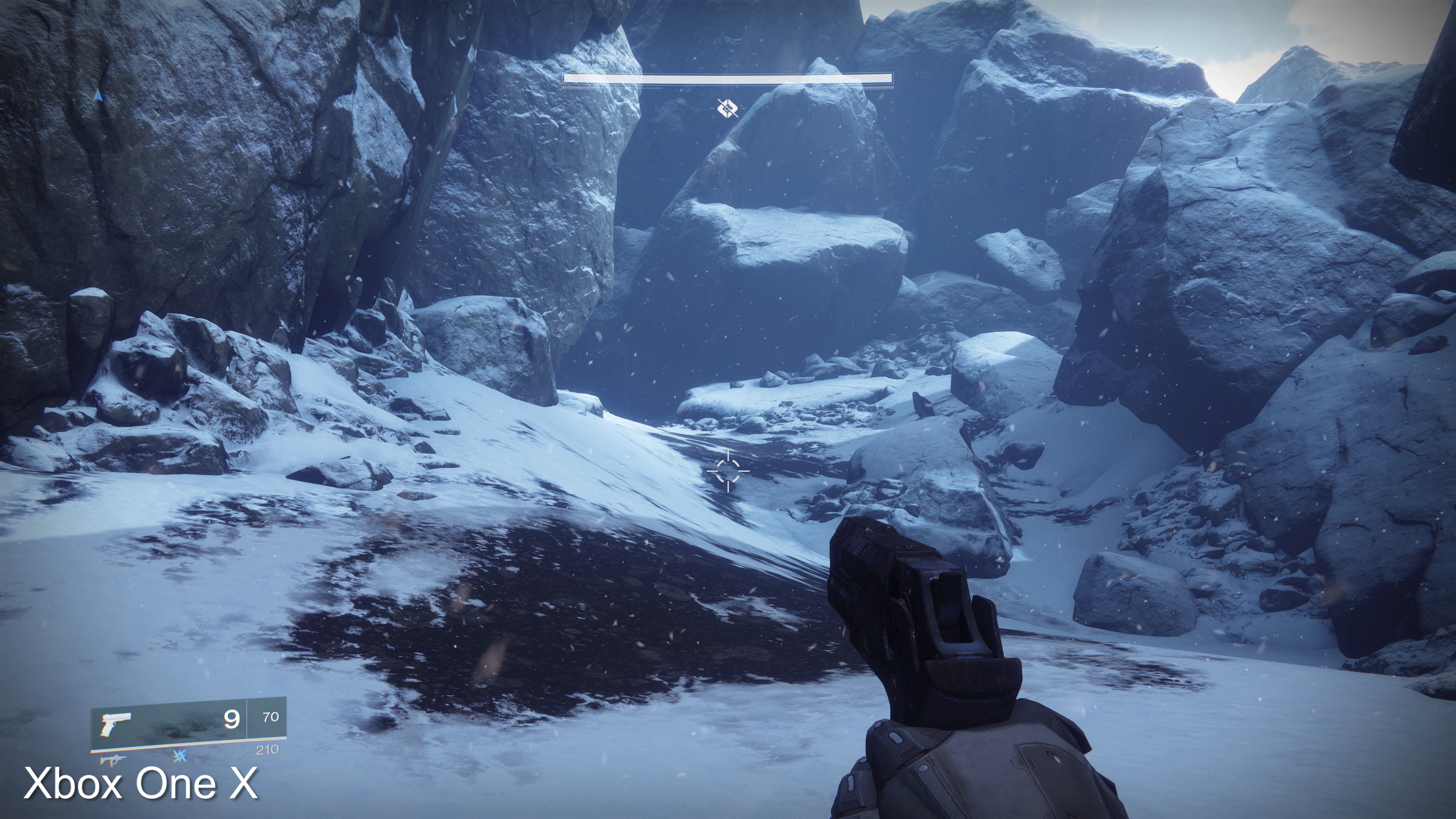Image resolution: width=1456 pixels, height=819 pixels.
Task: Select the equipped sidearm pistol icon
Action: tap(115, 724)
